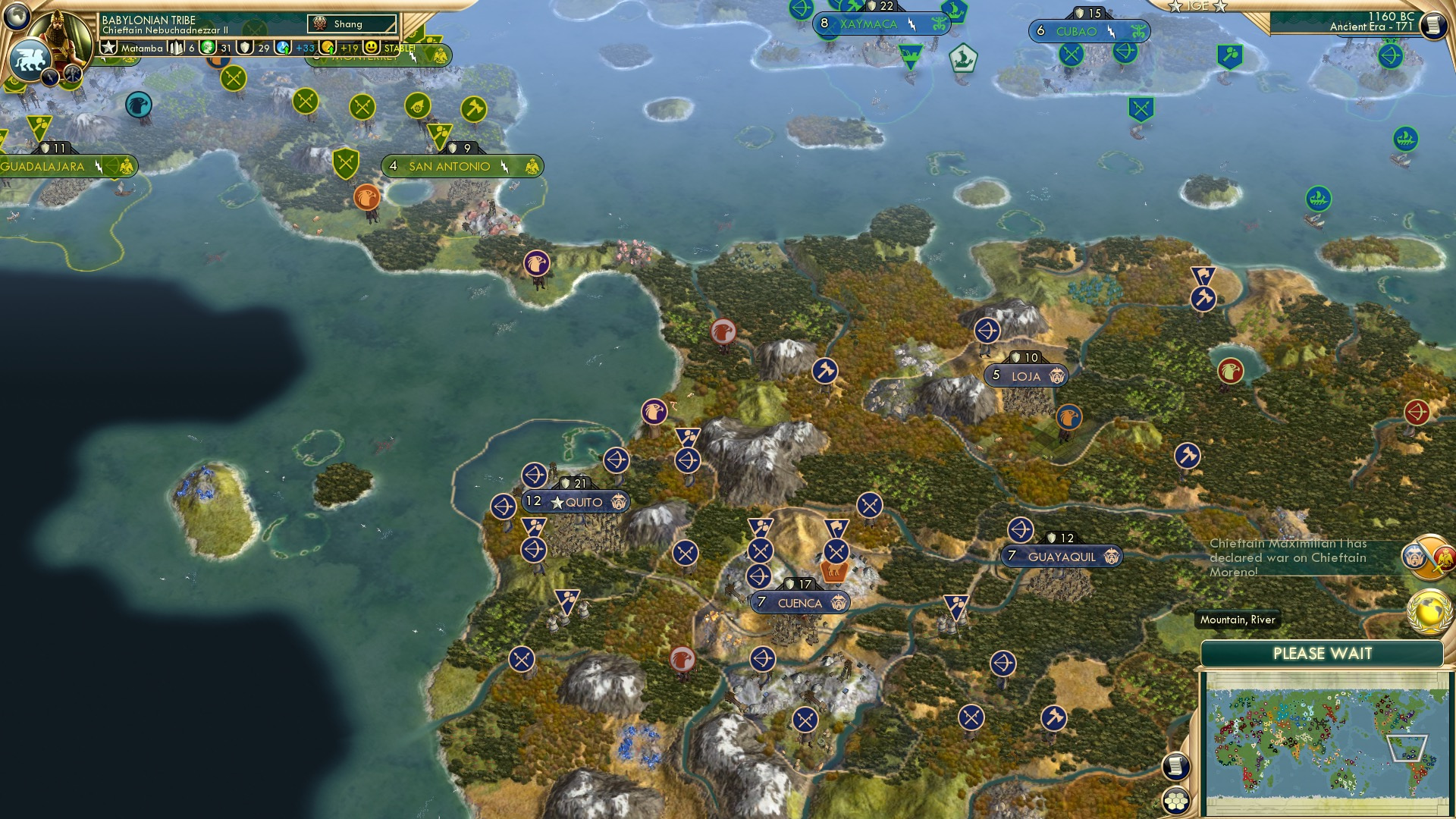Screen dimensions: 1456x819
Task: Click the war declaration sword notification icon
Action: (x=1426, y=557)
